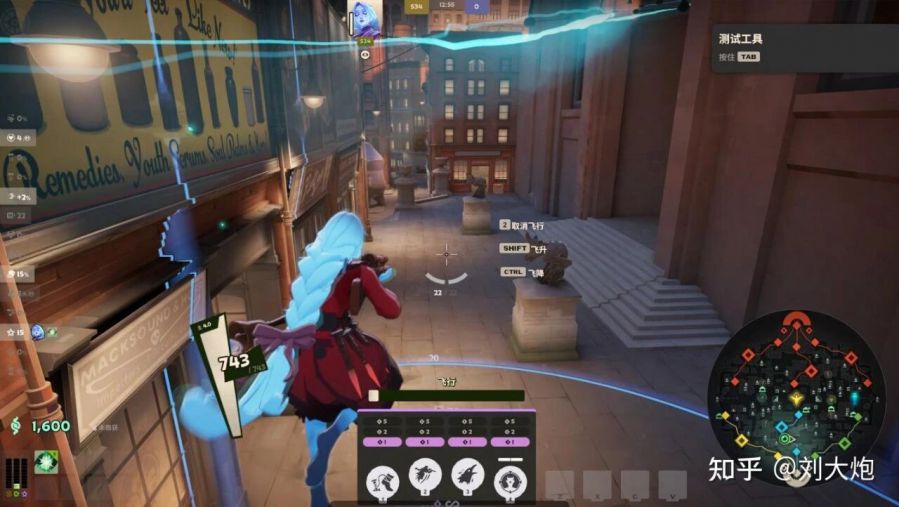Activate the crow head ability icon
The height and width of the screenshot is (507, 899).
pos(468,478)
